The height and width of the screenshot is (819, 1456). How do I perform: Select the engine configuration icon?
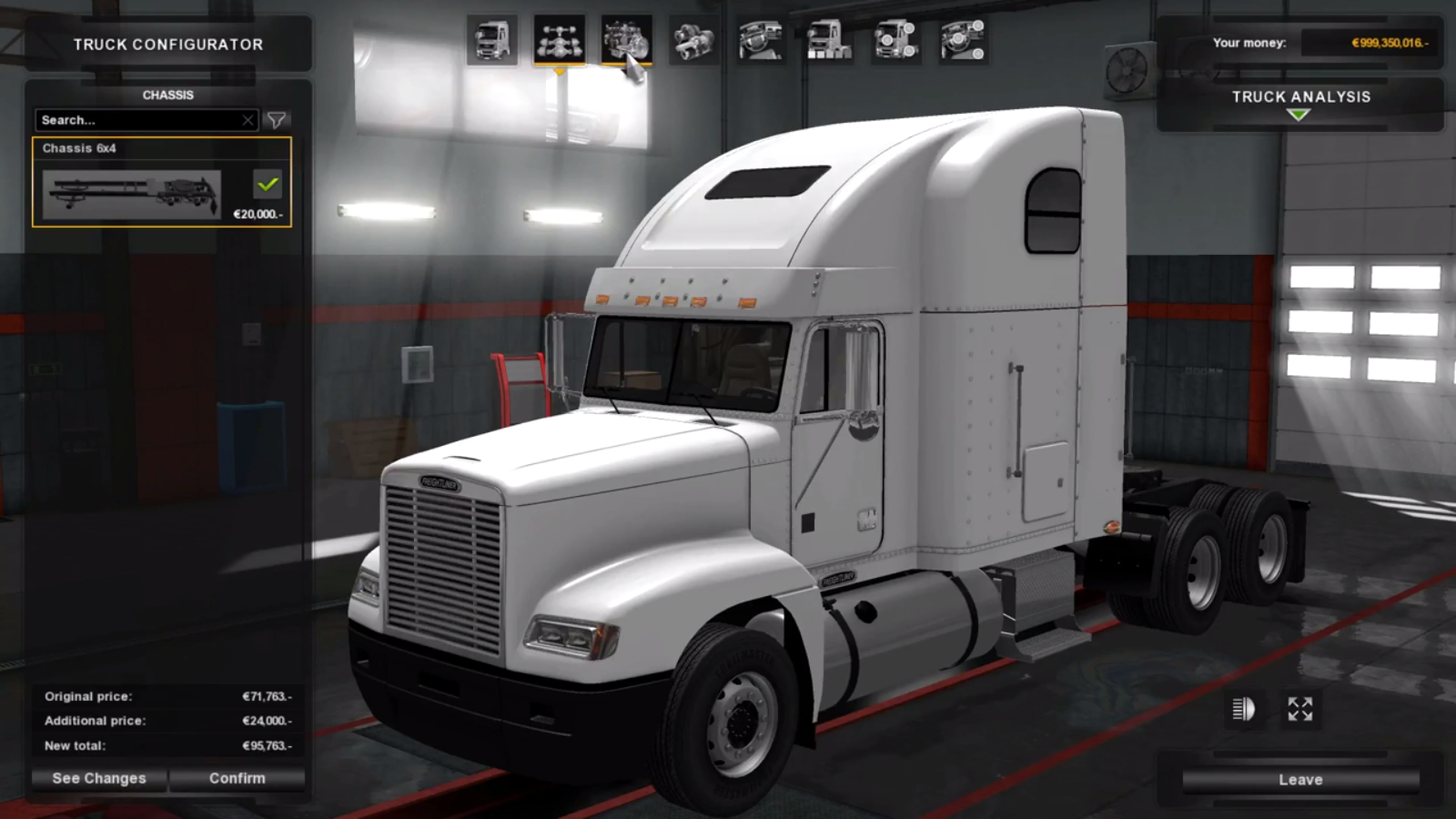(x=628, y=41)
